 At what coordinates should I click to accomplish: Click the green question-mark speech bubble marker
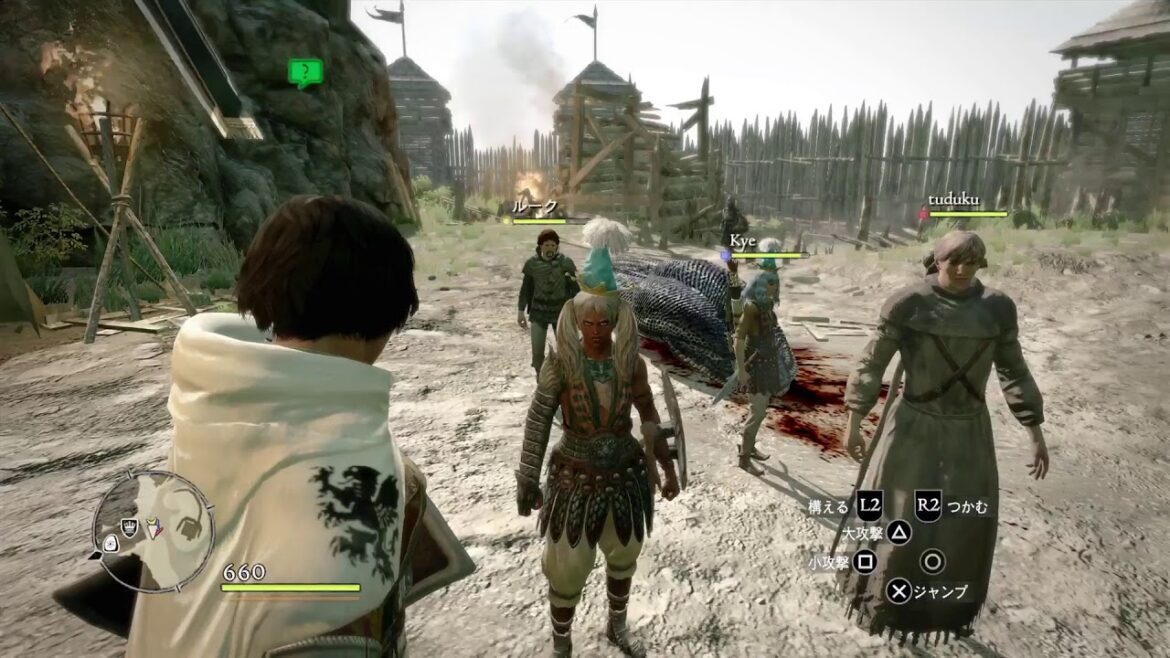point(305,72)
